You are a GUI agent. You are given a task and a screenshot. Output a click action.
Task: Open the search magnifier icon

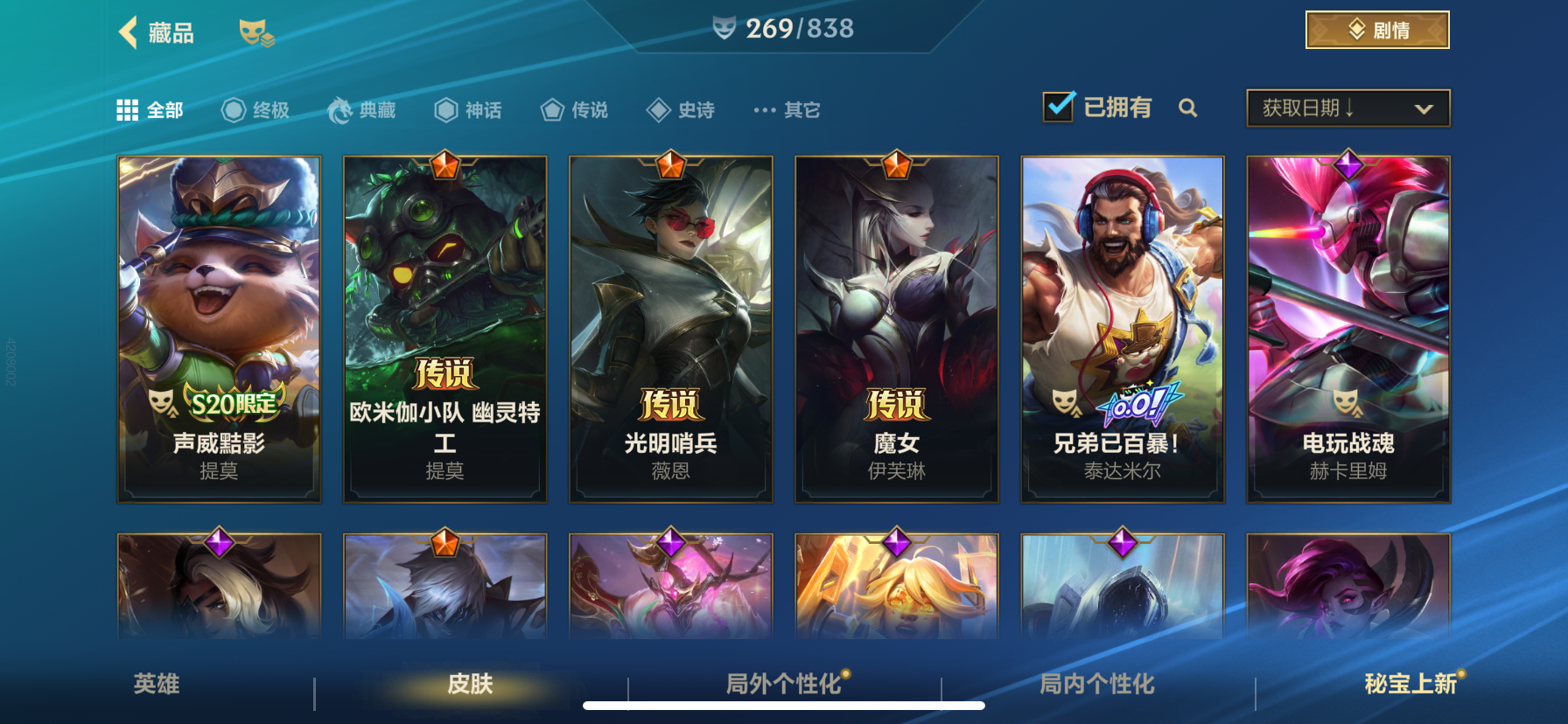pyautogui.click(x=1188, y=108)
